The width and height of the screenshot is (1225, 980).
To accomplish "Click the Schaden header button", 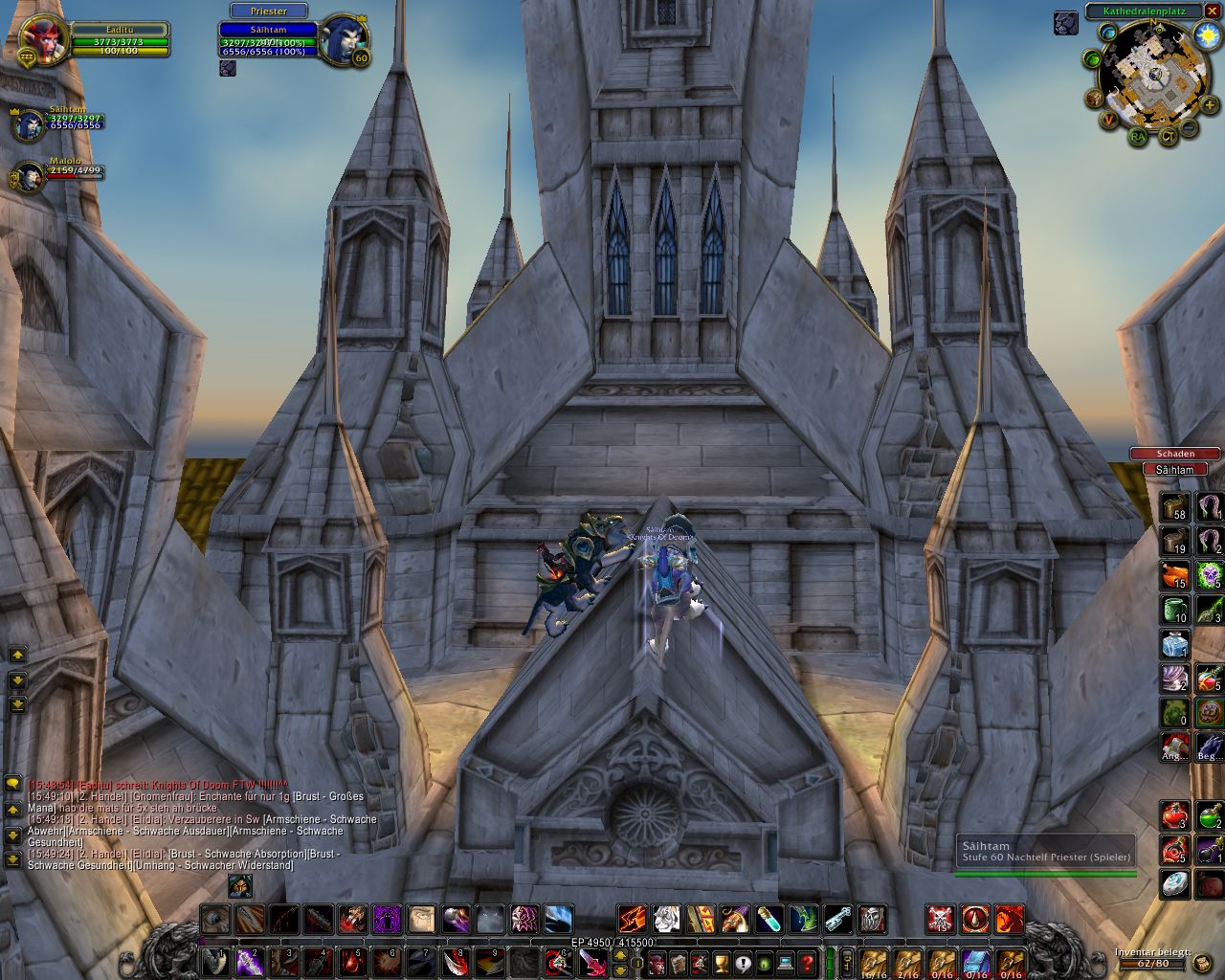I will coord(1175,454).
